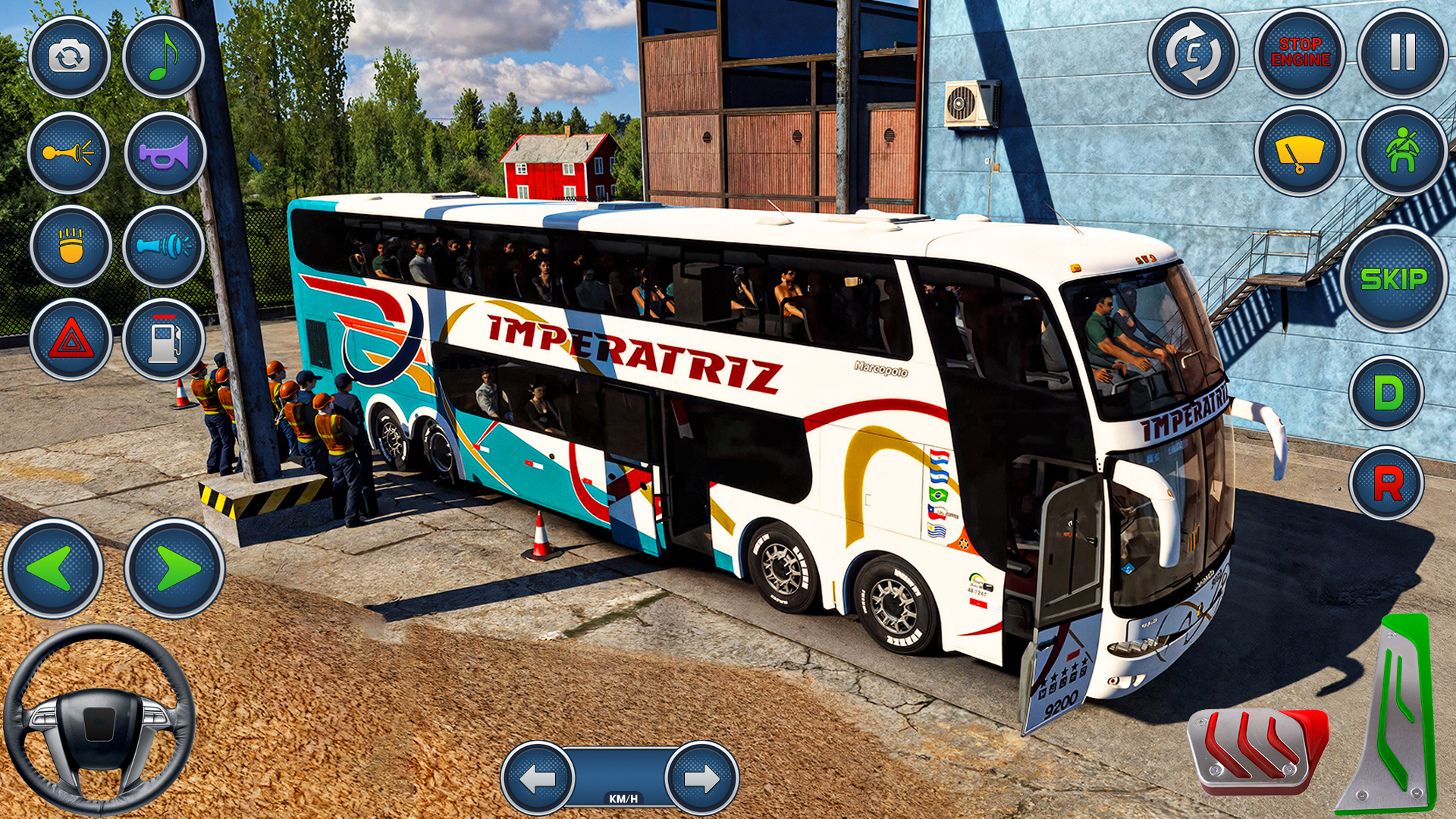The image size is (1456, 819).
Task: Pause the game
Action: (x=1403, y=56)
